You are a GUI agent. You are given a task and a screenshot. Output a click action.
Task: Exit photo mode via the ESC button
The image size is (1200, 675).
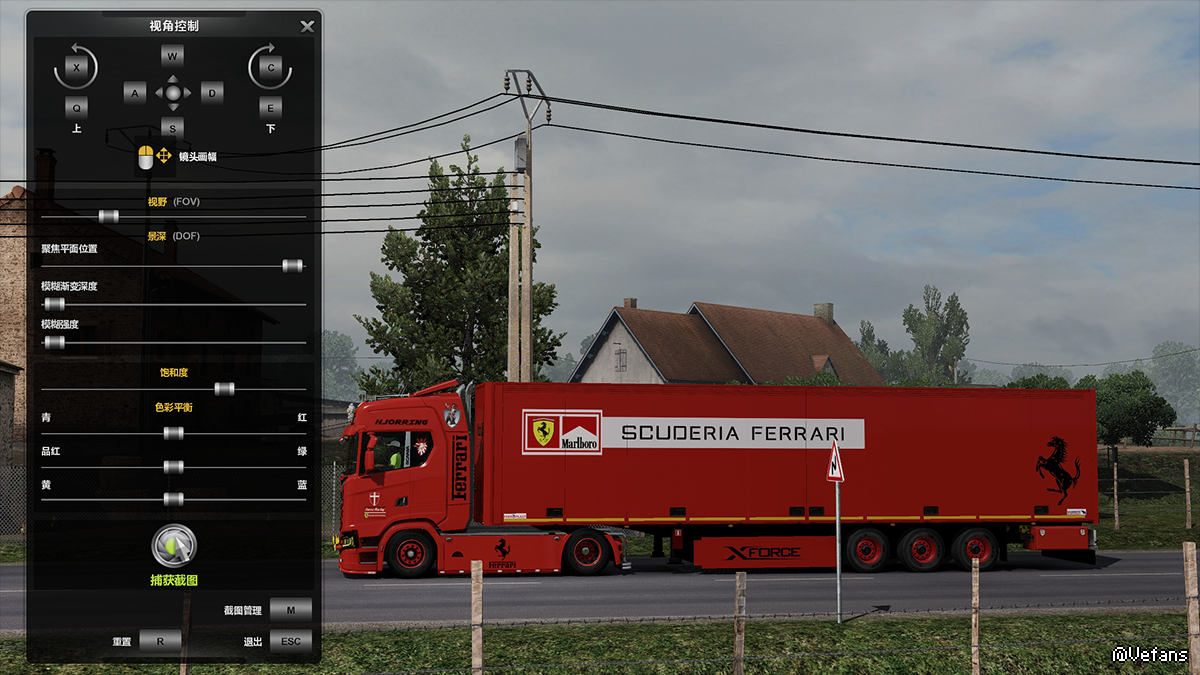290,642
